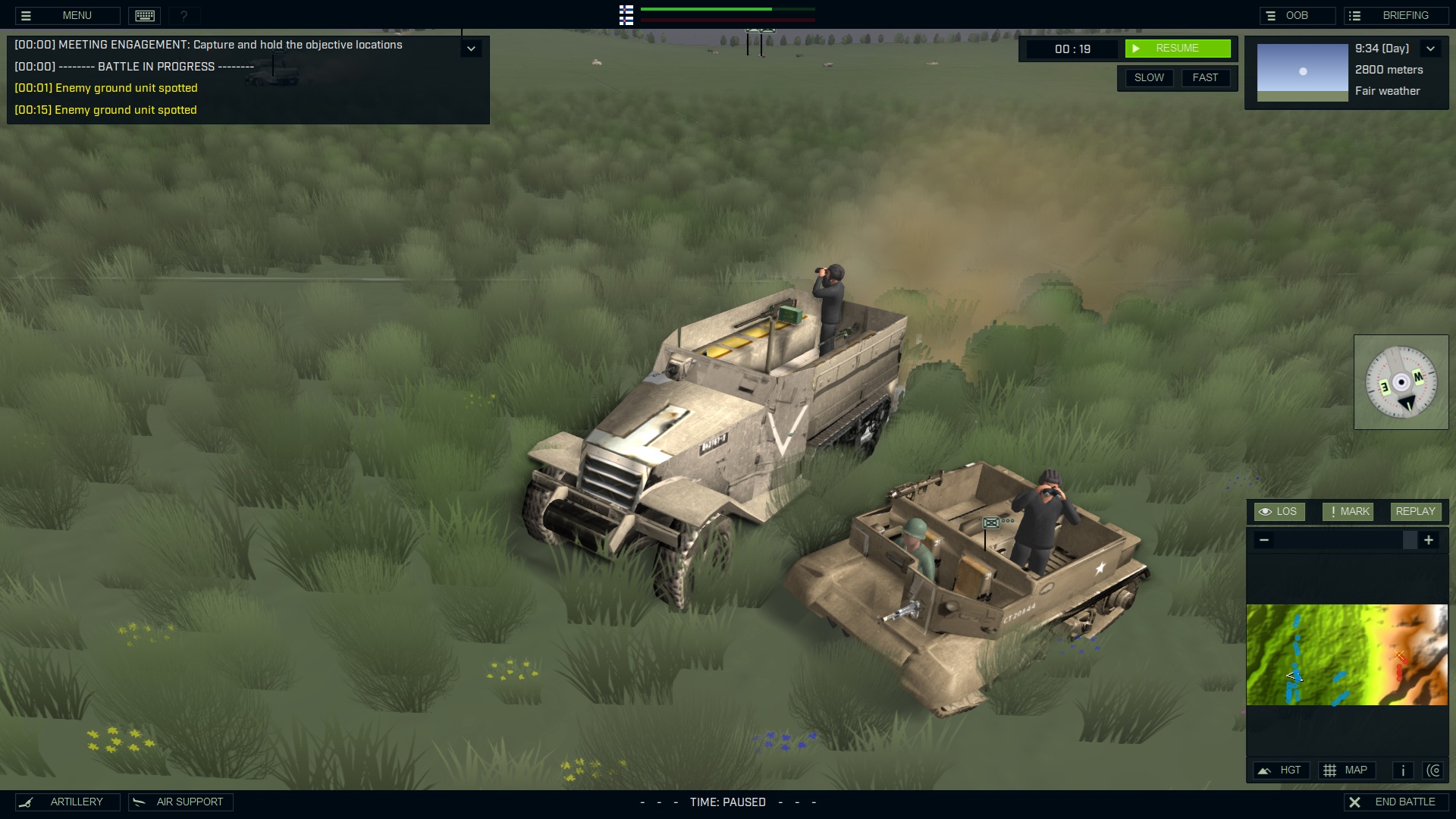Toggle the LOS line-of-sight tool
1456x819 pixels.
click(1279, 512)
